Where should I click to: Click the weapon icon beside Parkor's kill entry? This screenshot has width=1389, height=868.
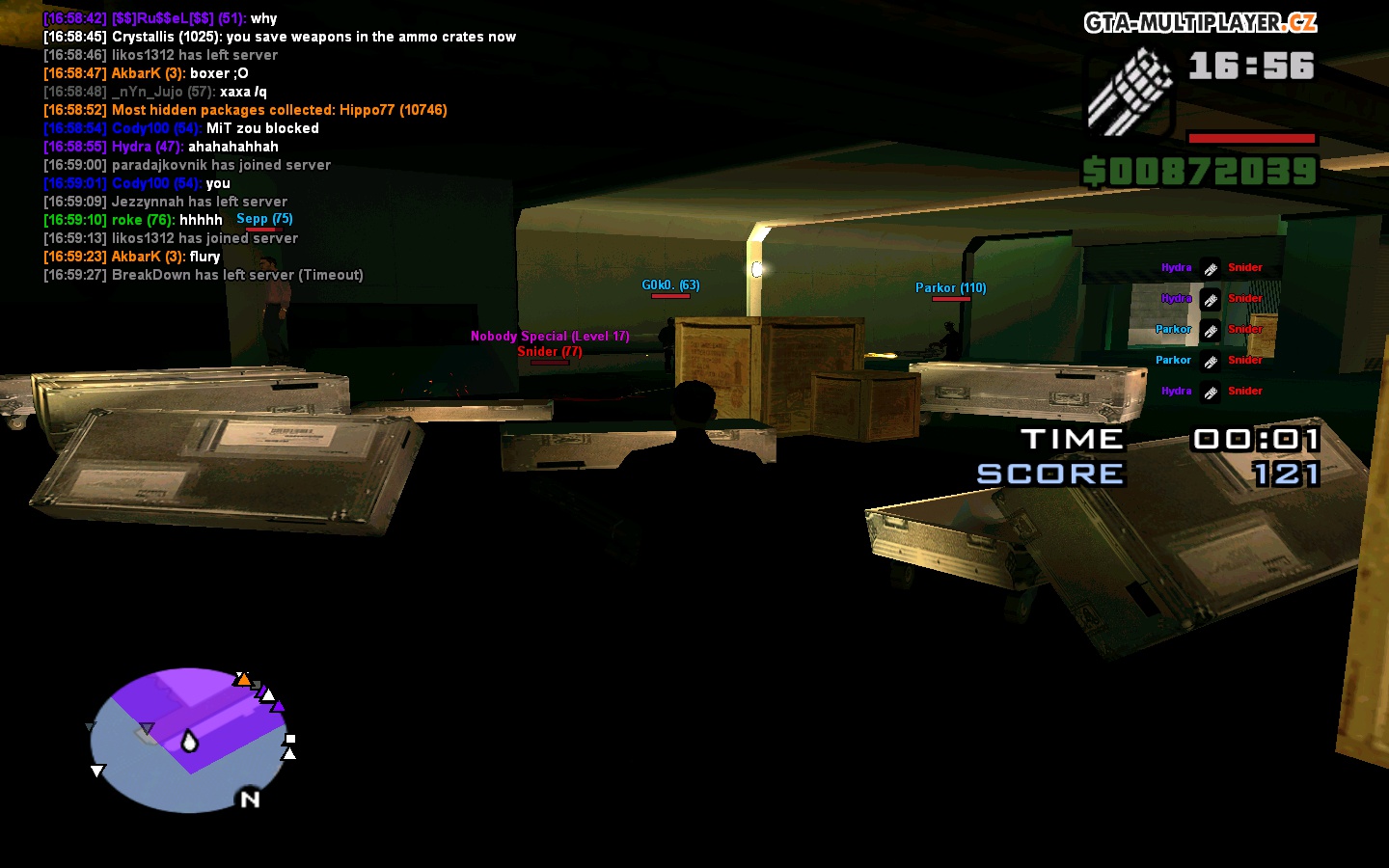1209,330
